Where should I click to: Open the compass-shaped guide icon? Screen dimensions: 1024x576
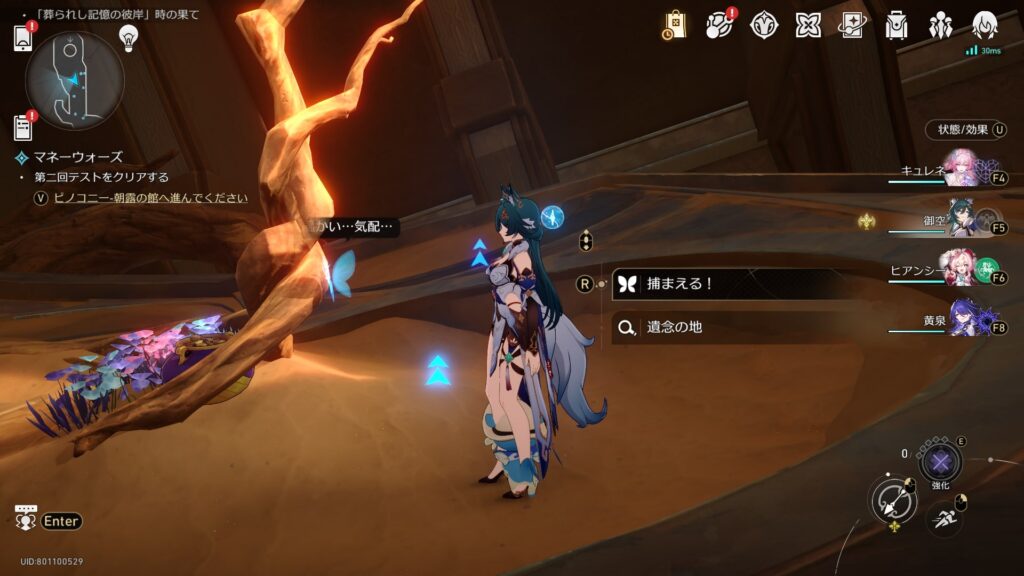click(764, 26)
